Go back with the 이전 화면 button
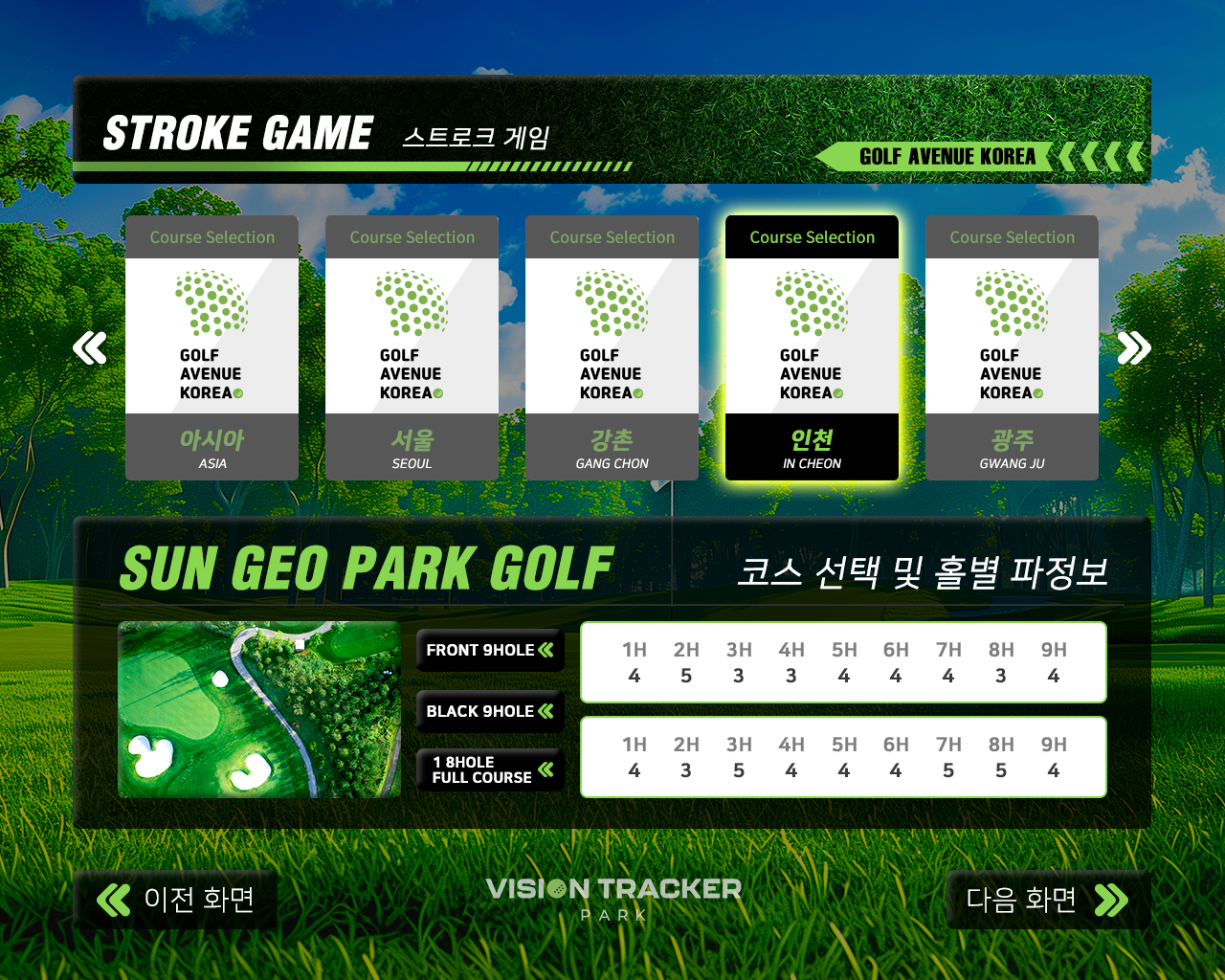1225x980 pixels. click(176, 900)
